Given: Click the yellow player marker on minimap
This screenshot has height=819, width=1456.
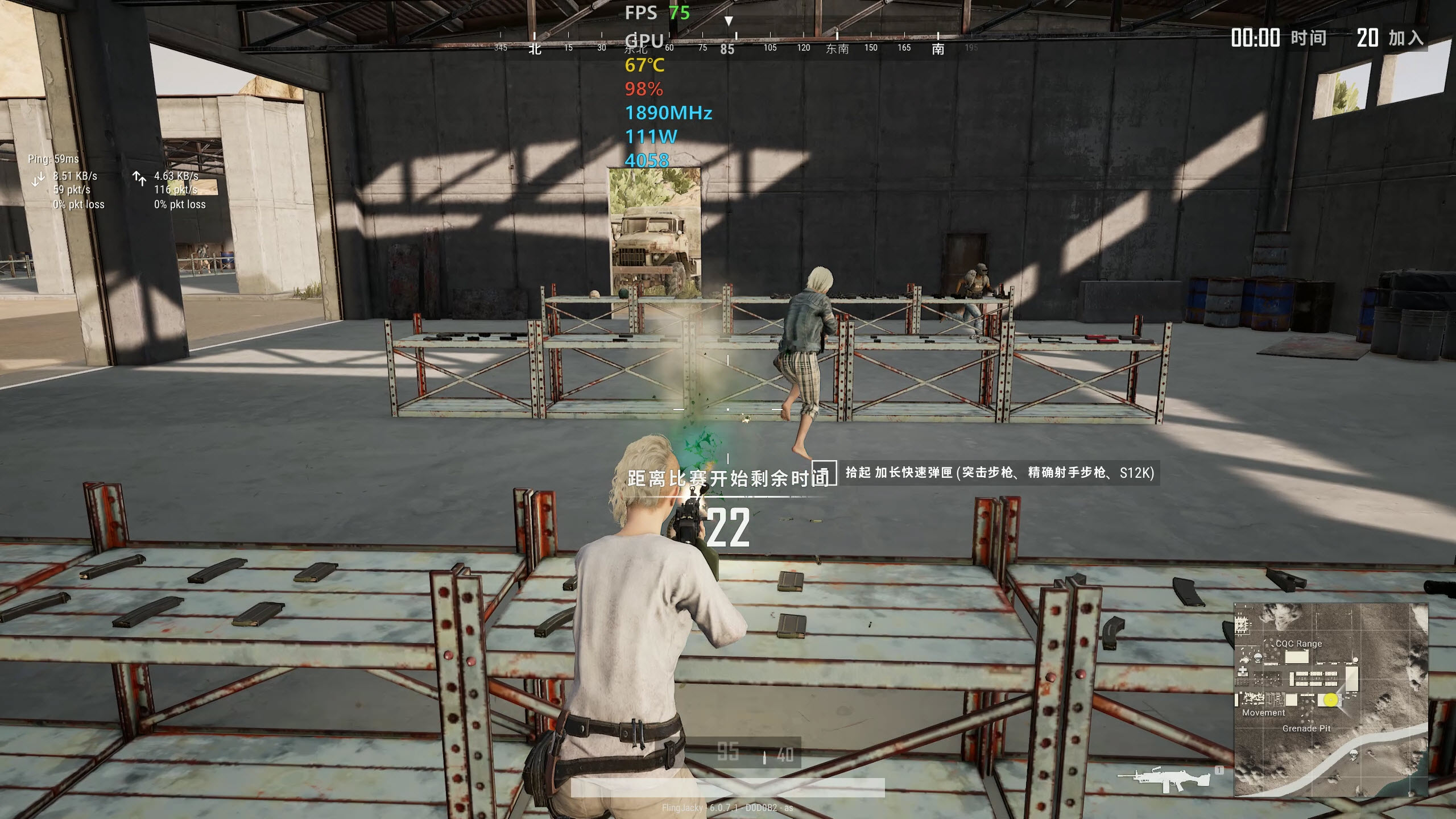Looking at the screenshot, I should click(1330, 700).
